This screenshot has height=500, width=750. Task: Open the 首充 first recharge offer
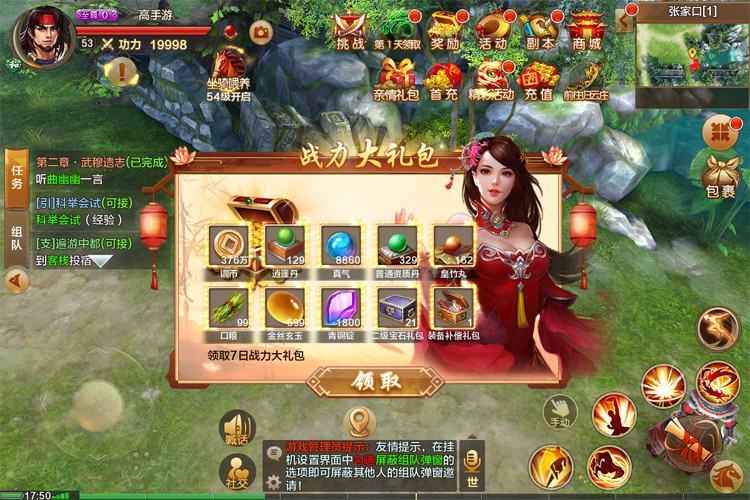443,78
